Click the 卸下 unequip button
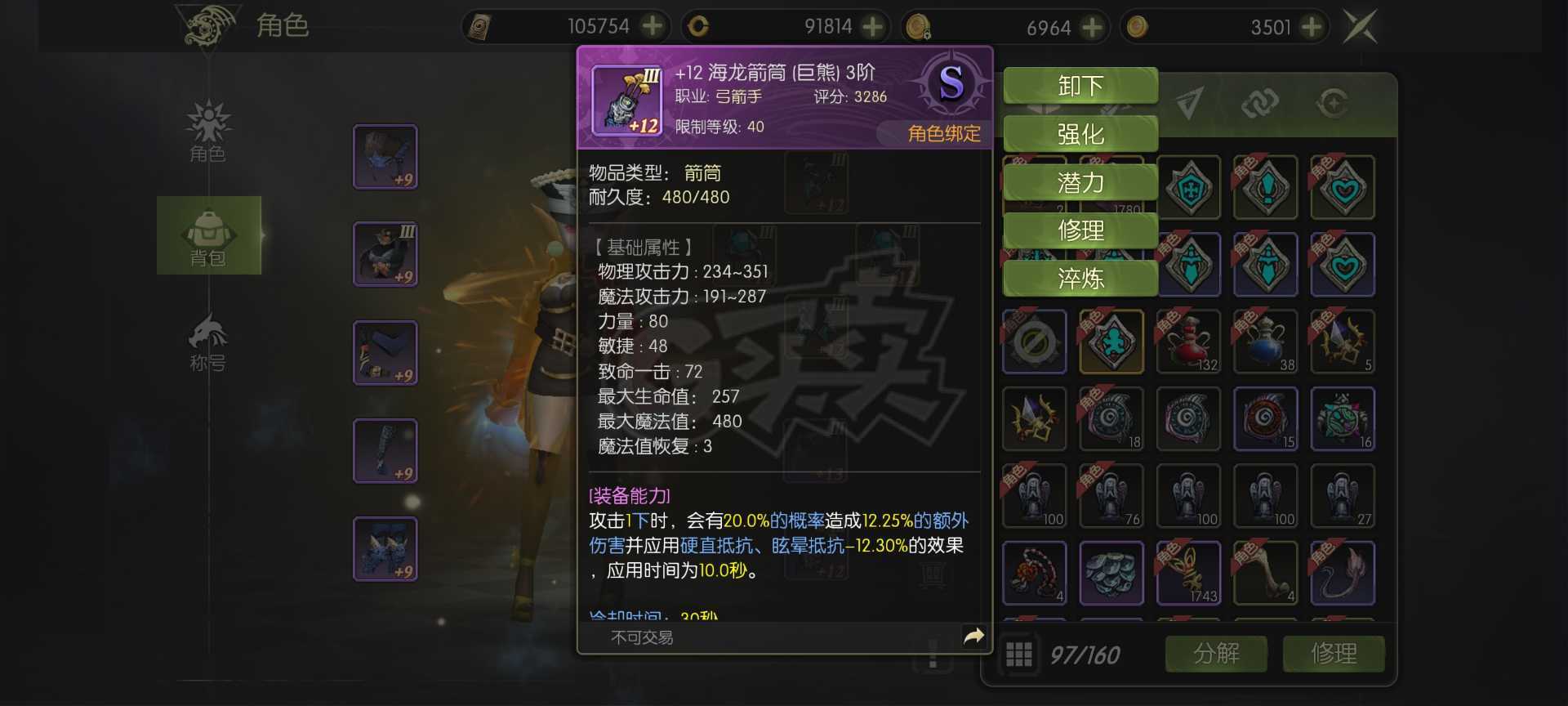Viewport: 1568px width, 706px height. [1080, 85]
